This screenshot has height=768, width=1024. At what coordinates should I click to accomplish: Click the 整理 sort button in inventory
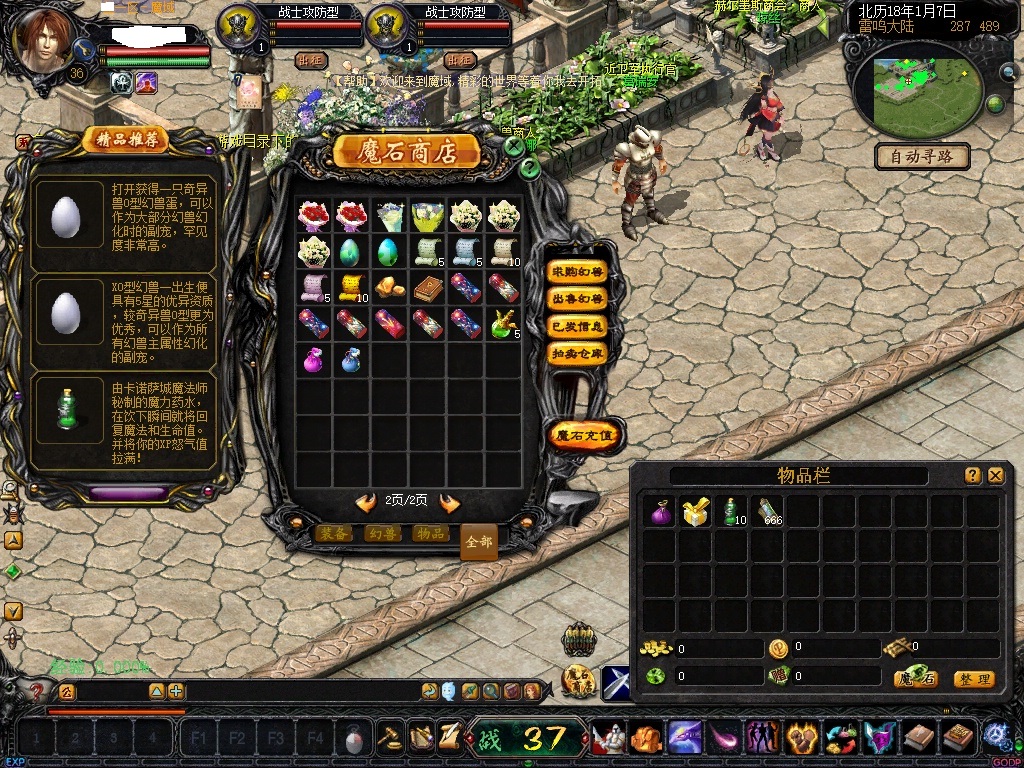(x=973, y=679)
